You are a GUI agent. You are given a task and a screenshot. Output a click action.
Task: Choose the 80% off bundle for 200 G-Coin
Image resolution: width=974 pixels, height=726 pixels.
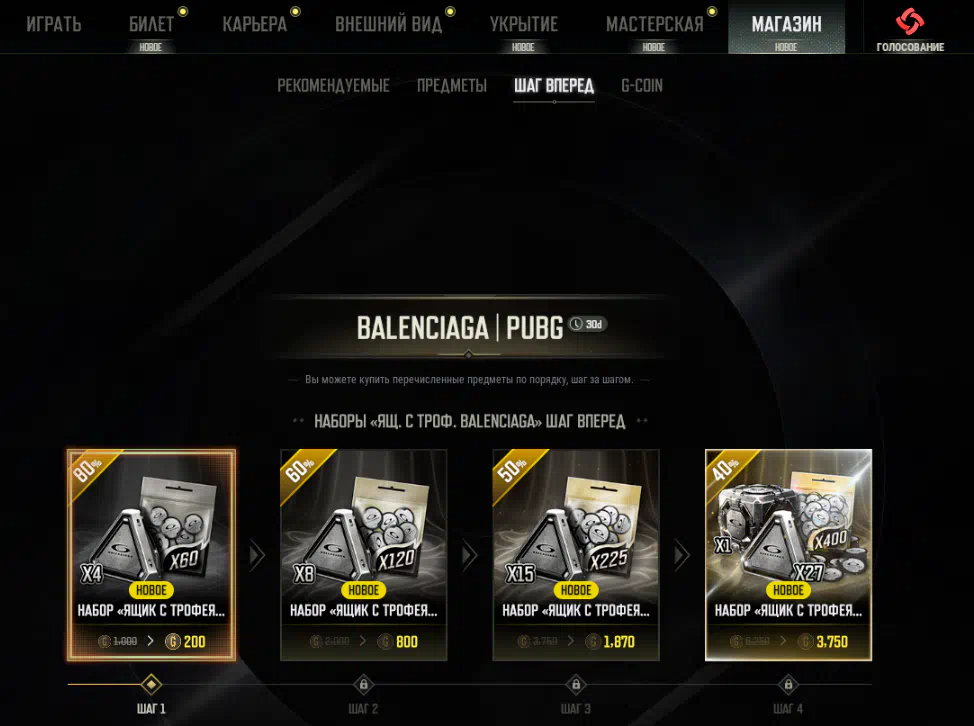(151, 555)
